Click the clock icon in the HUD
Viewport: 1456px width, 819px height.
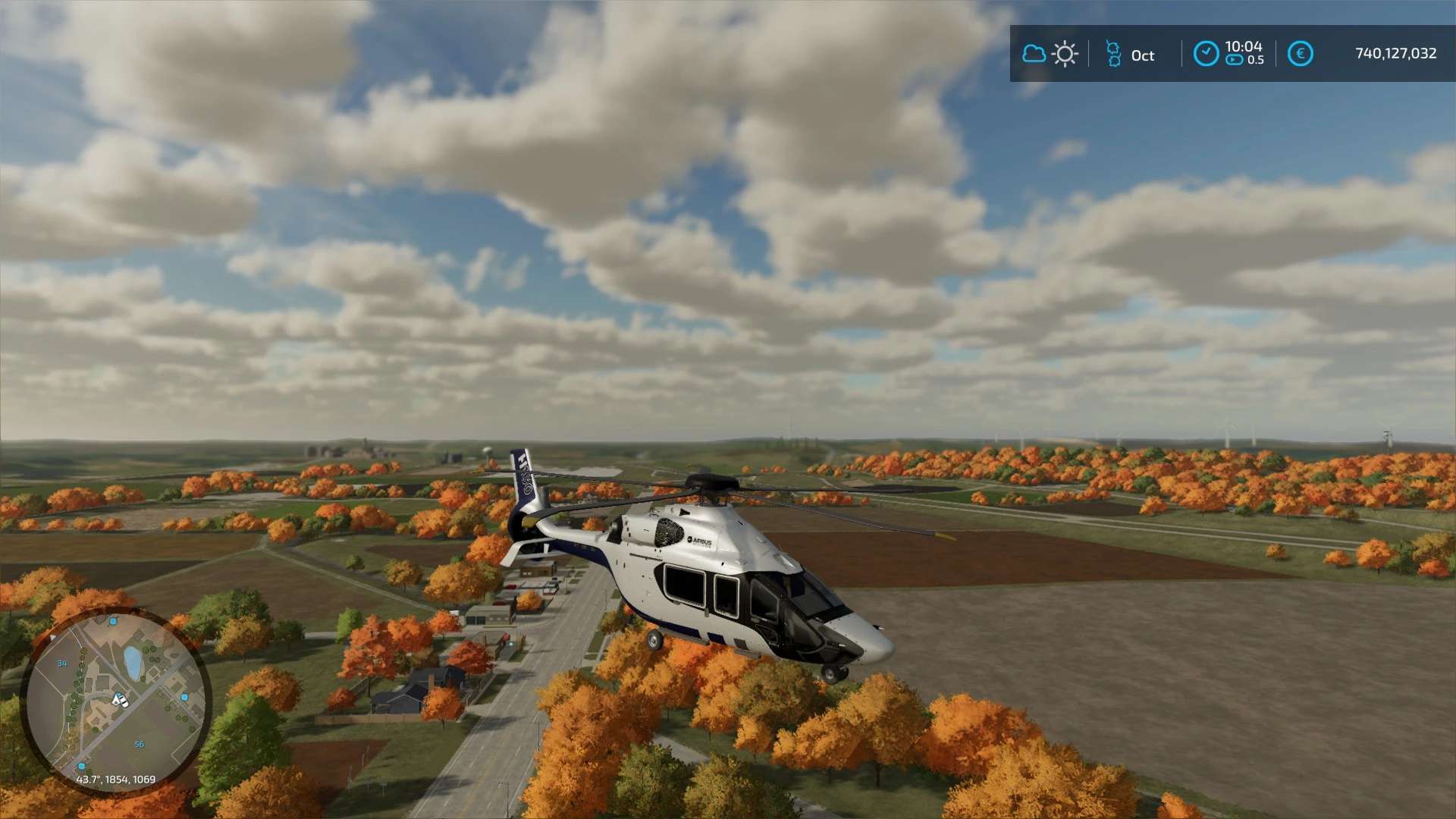[1206, 54]
